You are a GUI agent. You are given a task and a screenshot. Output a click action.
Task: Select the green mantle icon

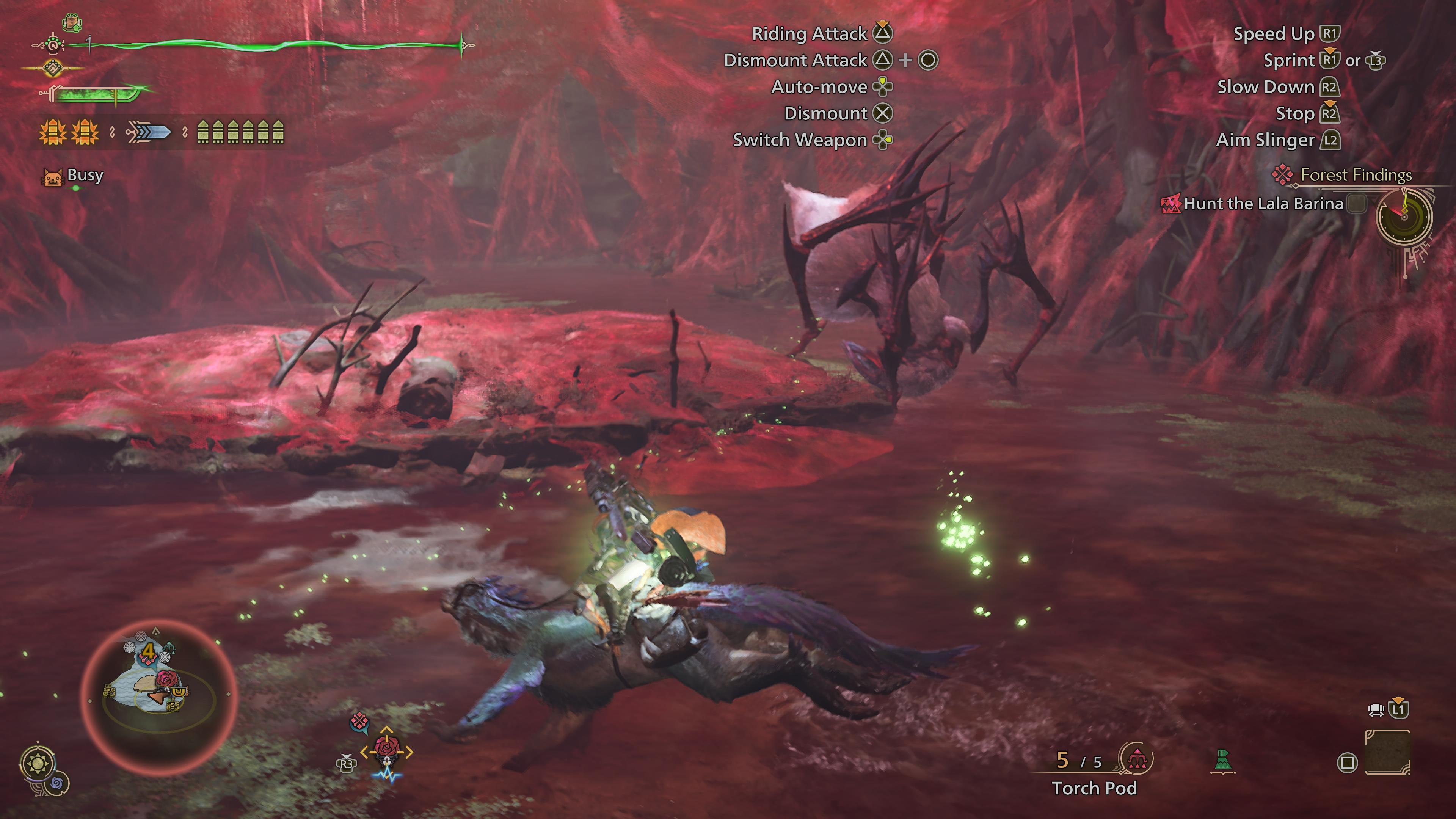pos(1222,760)
